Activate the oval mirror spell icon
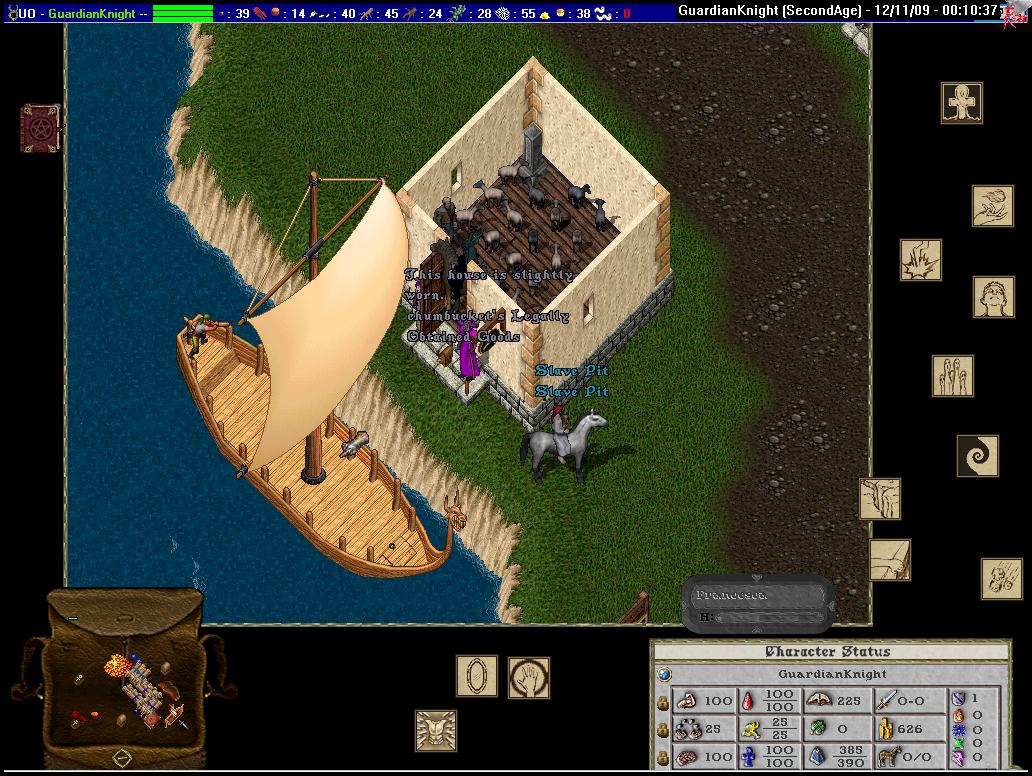Image resolution: width=1032 pixels, height=776 pixels. point(477,676)
